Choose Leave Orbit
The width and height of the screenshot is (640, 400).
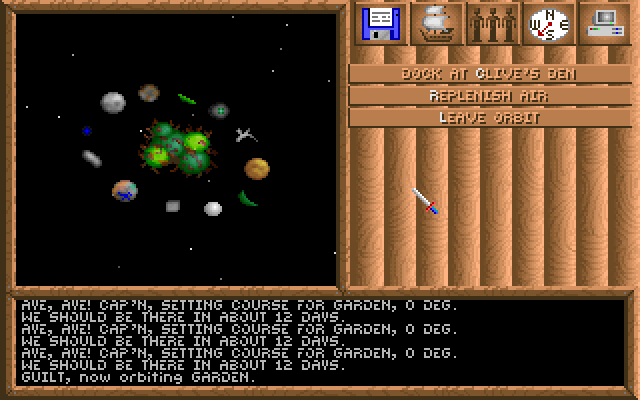tap(489, 117)
